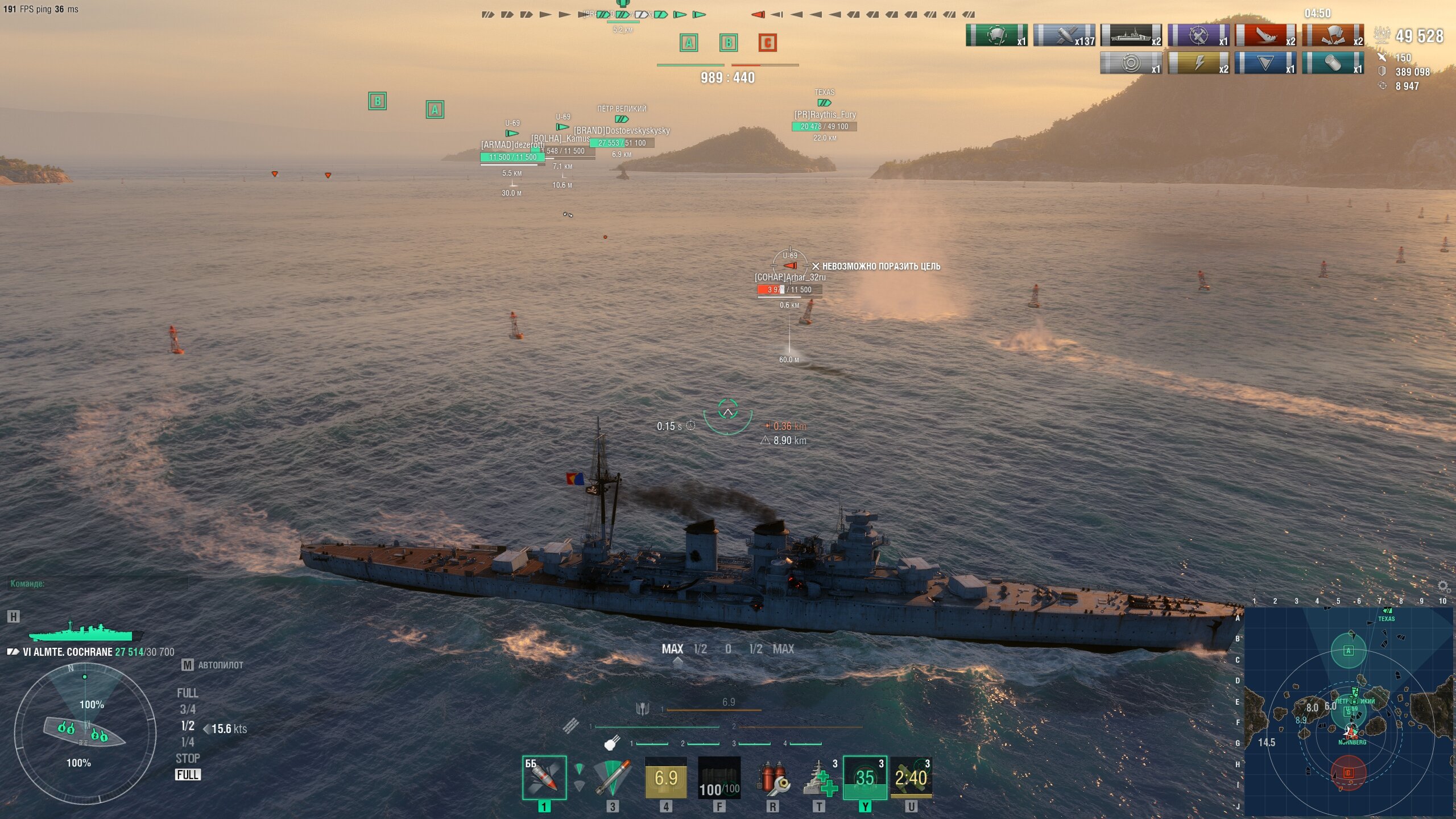Switch to the torpedo launcher slot
The width and height of the screenshot is (1456, 819).
[x=612, y=777]
